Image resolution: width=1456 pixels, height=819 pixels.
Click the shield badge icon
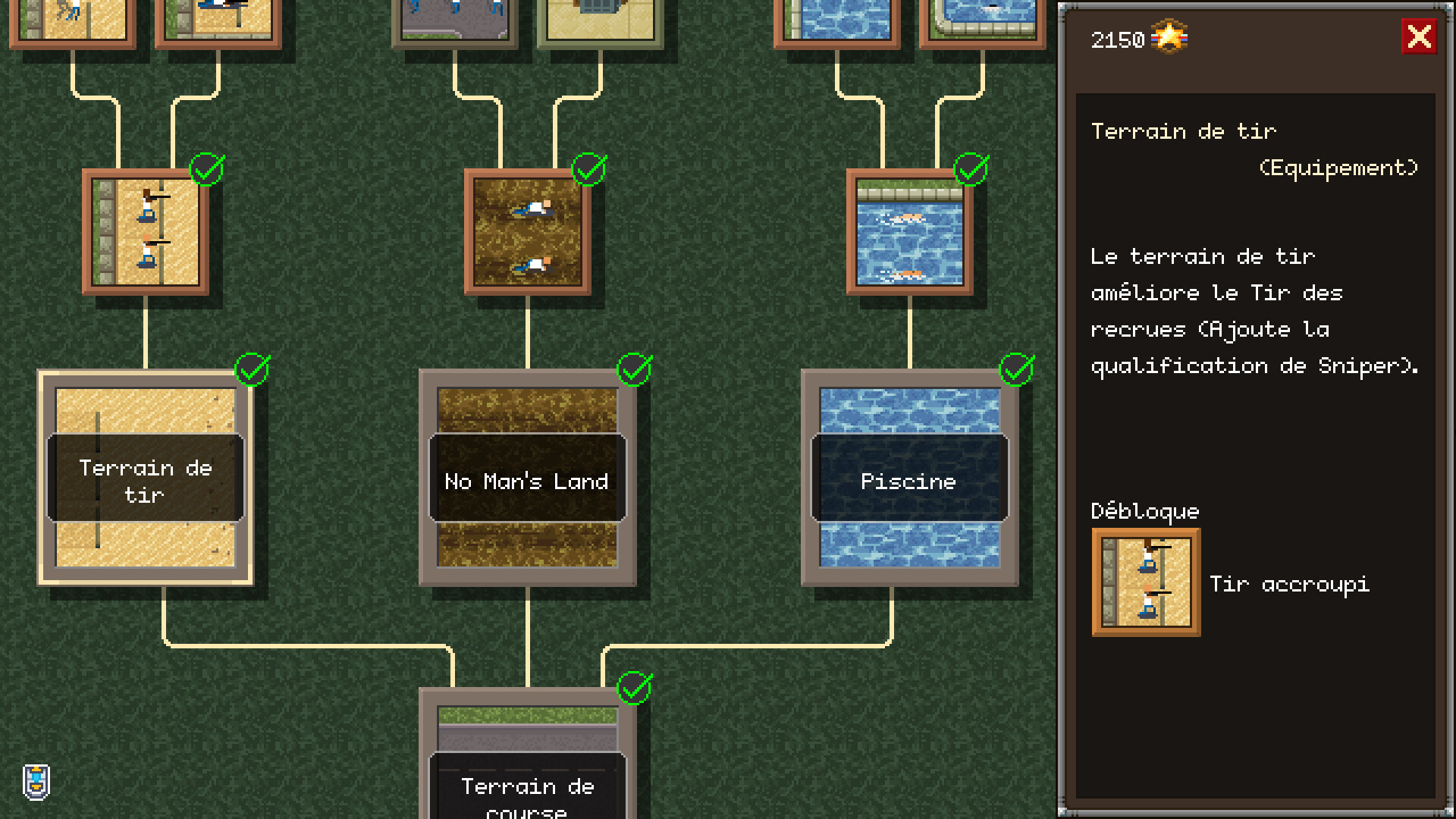coord(36,782)
